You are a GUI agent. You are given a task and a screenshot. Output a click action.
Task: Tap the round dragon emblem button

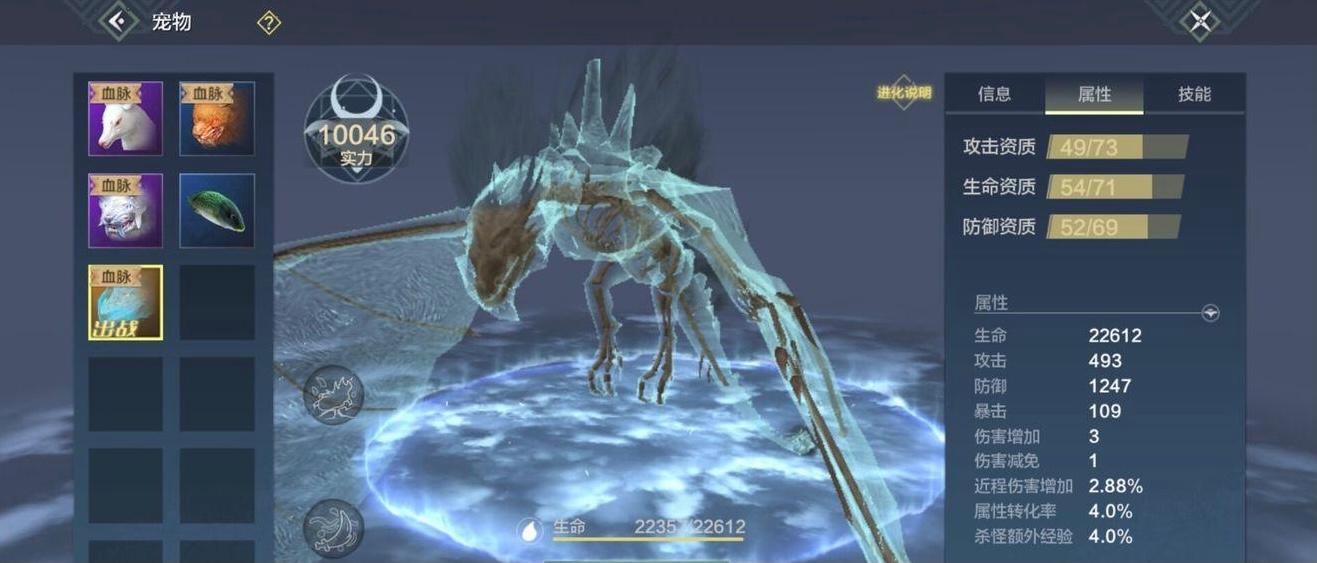pos(334,394)
